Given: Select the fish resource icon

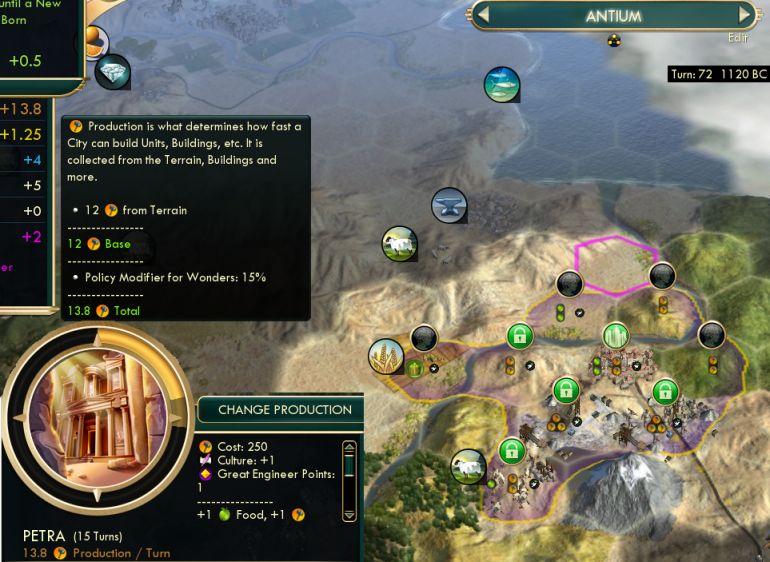Looking at the screenshot, I should coord(502,84).
